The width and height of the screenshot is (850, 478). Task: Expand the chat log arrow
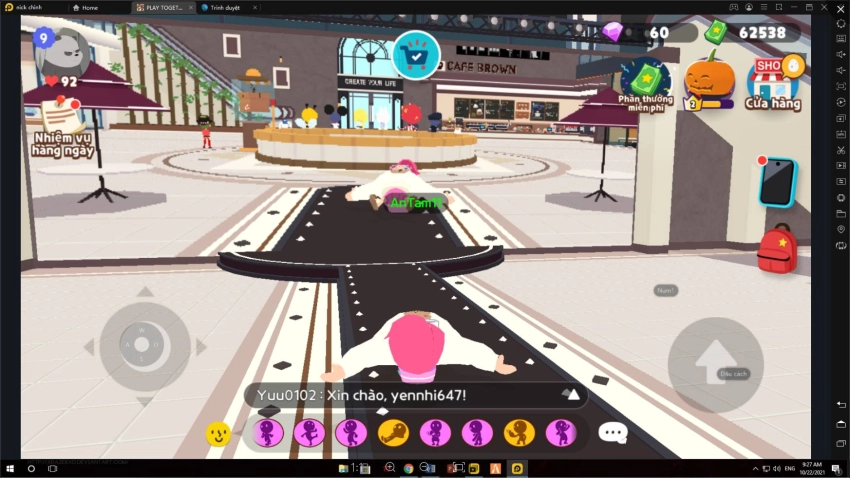click(x=573, y=395)
